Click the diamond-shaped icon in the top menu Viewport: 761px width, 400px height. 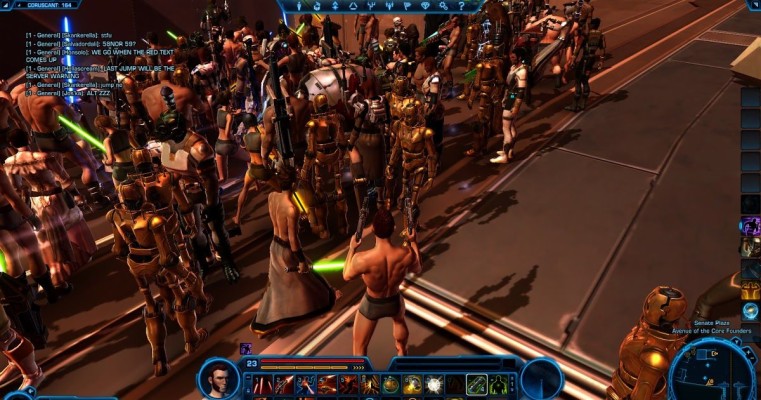(x=427, y=5)
